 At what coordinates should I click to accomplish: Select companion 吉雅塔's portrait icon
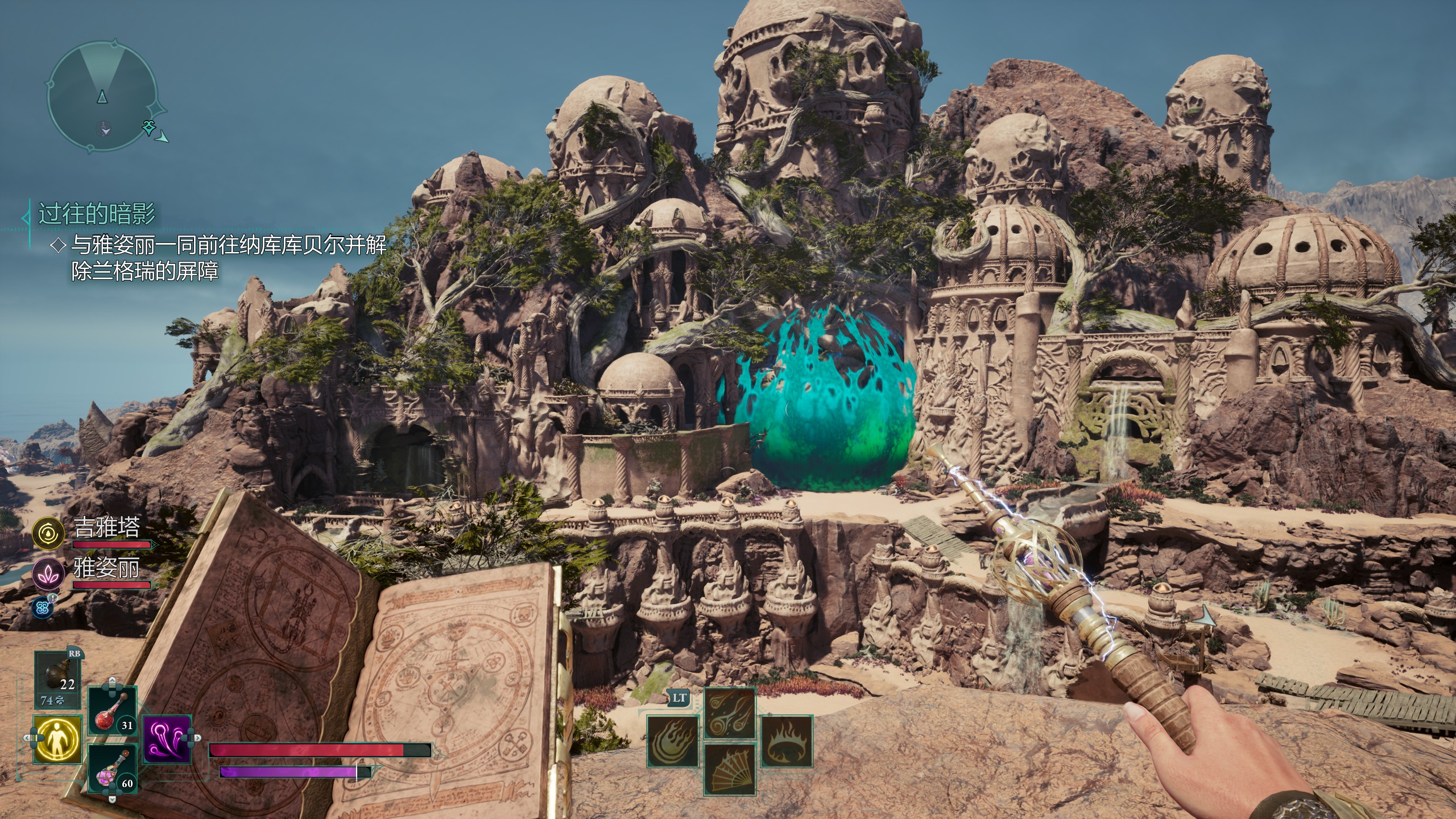49,533
